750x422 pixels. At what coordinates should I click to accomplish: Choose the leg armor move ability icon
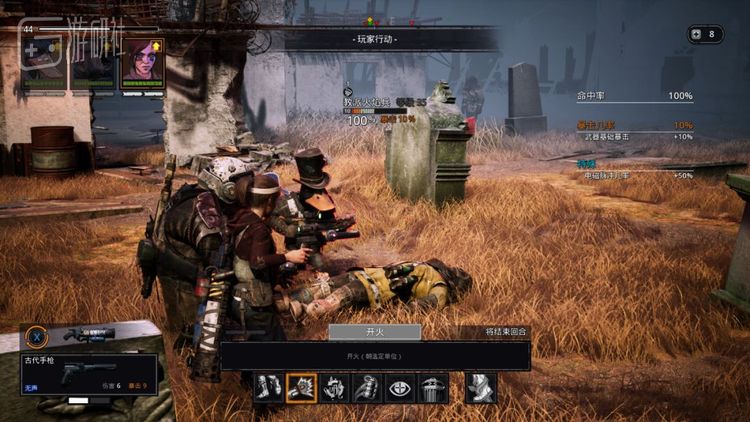click(268, 388)
